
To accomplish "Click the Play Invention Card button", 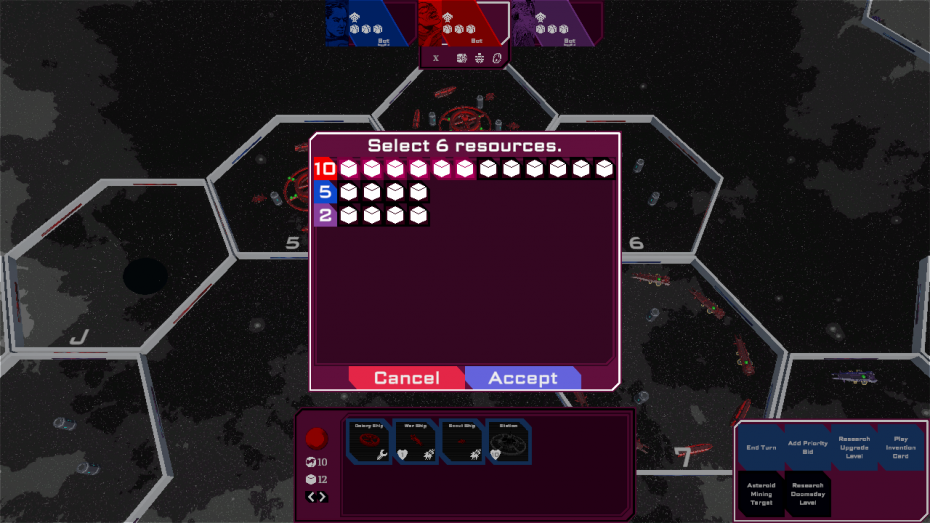I will click(900, 448).
